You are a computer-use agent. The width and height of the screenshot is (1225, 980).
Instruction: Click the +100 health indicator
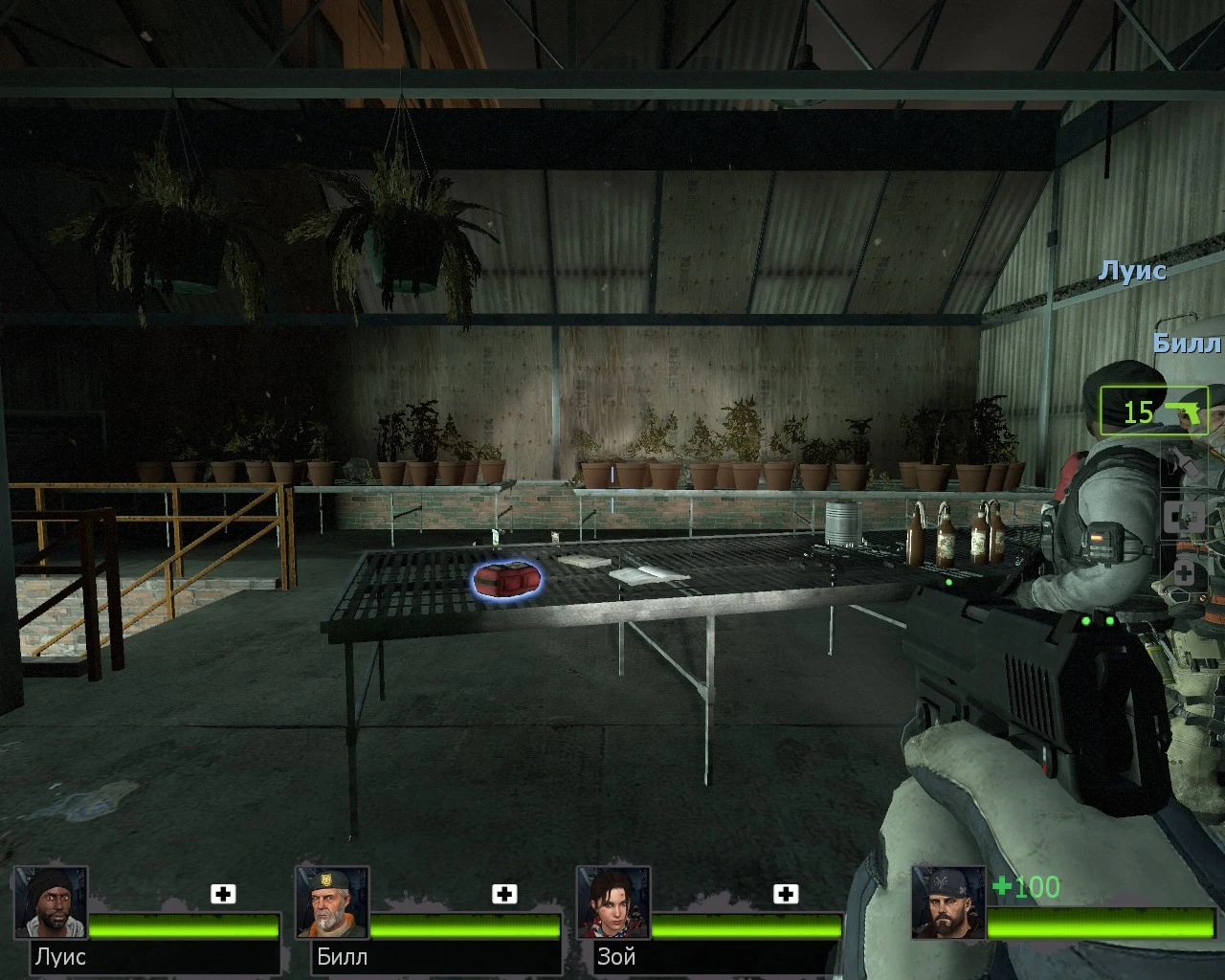pyautogui.click(x=1026, y=887)
